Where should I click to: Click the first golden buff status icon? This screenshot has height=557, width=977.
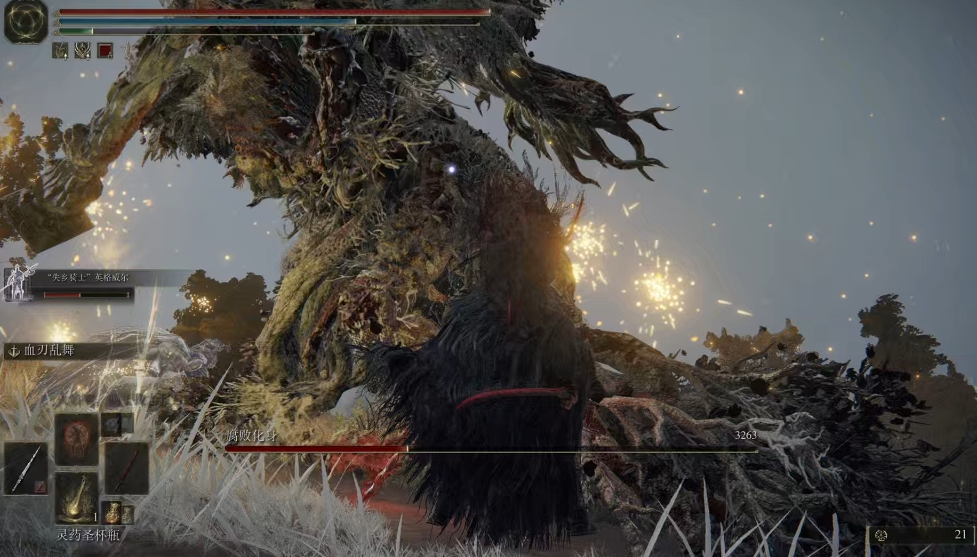[x=60, y=50]
